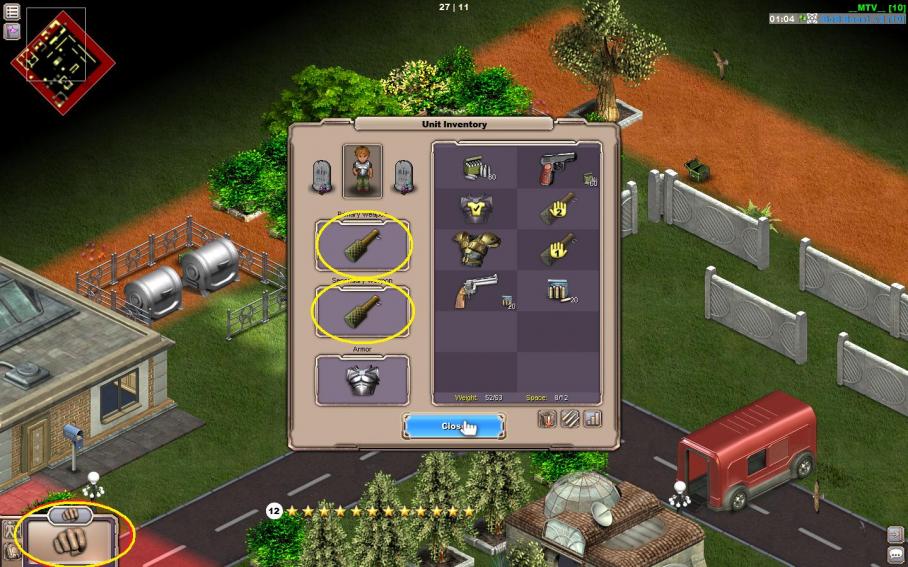Select the green ammo box with bullets
The image size is (908, 567).
click(x=474, y=167)
